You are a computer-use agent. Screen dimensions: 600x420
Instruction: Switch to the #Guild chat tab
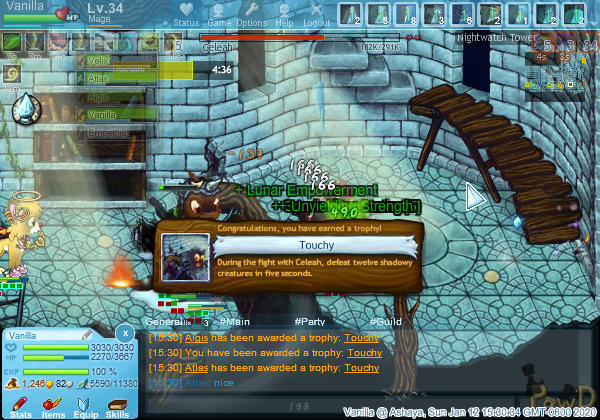[385, 322]
